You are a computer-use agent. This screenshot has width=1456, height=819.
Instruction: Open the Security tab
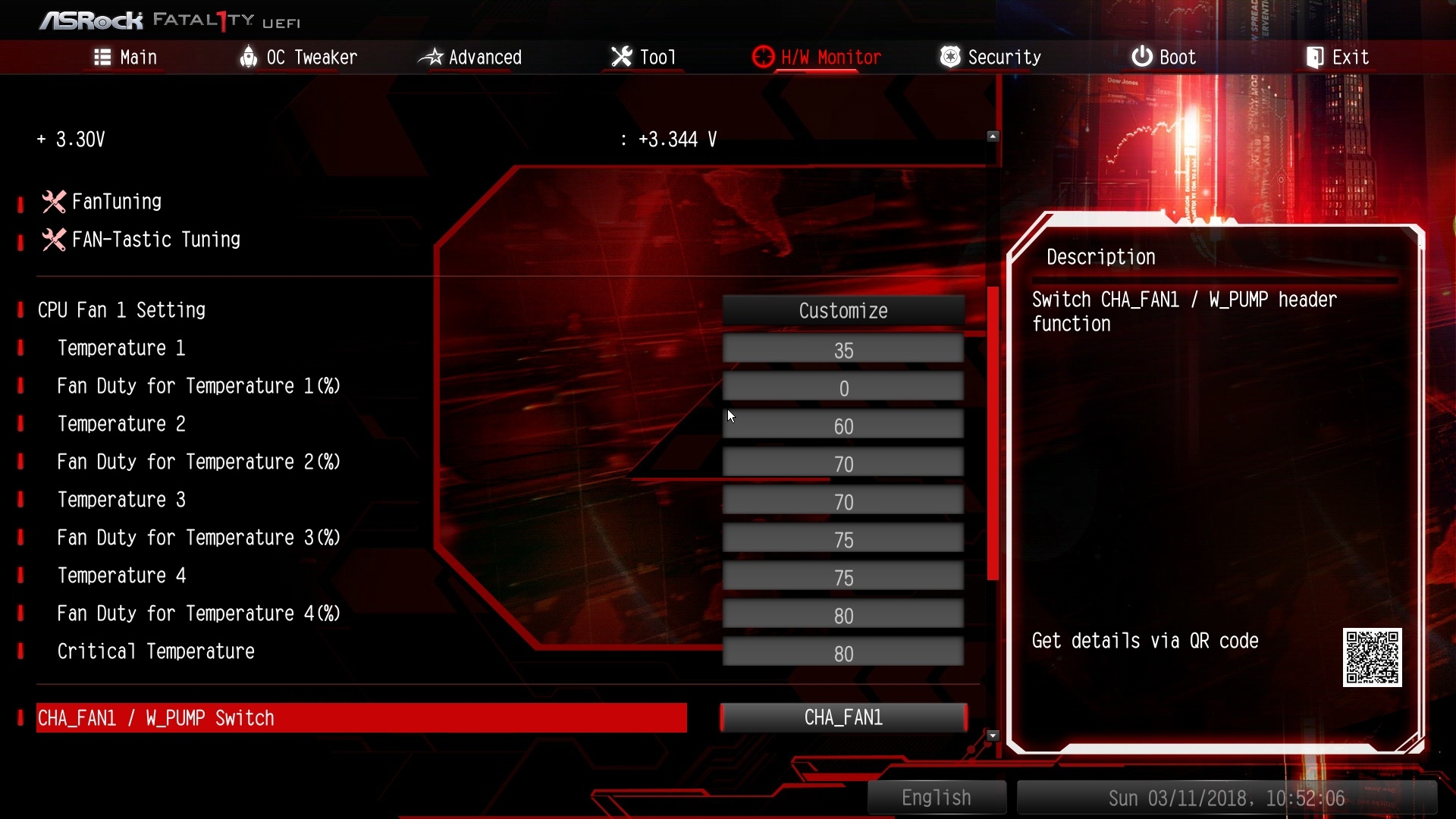click(990, 58)
